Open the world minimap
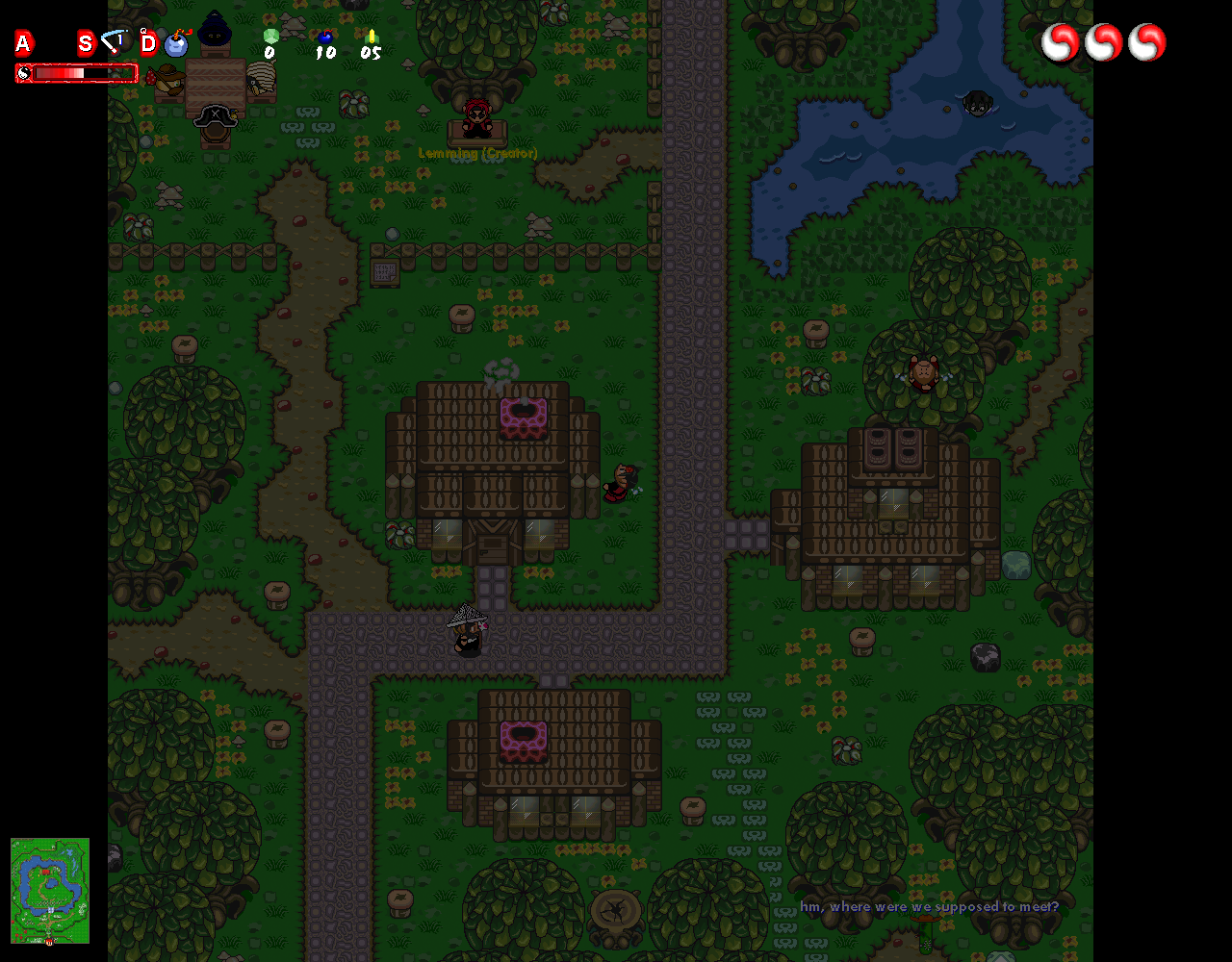Viewport: 1232px width, 962px height. [x=50, y=890]
